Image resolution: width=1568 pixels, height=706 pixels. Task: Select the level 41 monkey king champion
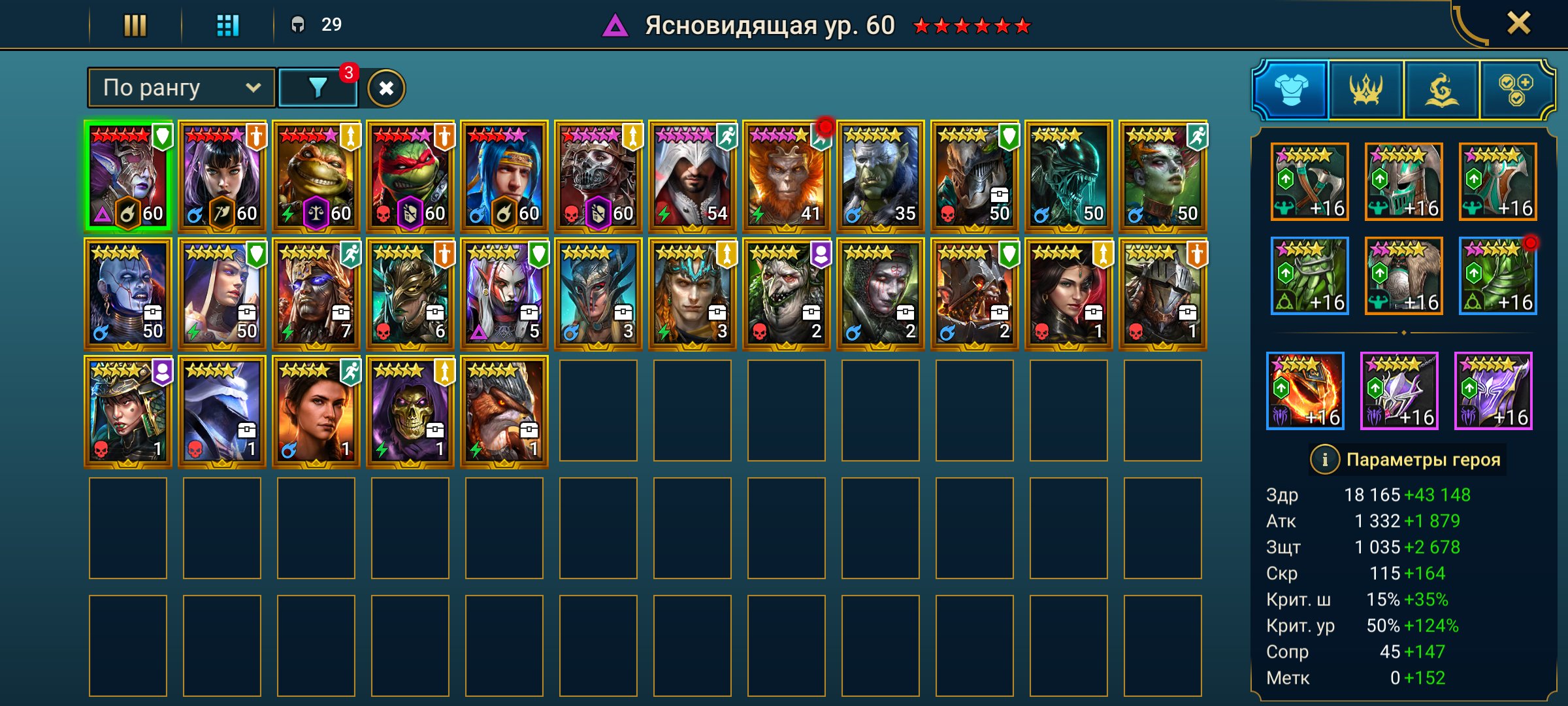click(788, 173)
